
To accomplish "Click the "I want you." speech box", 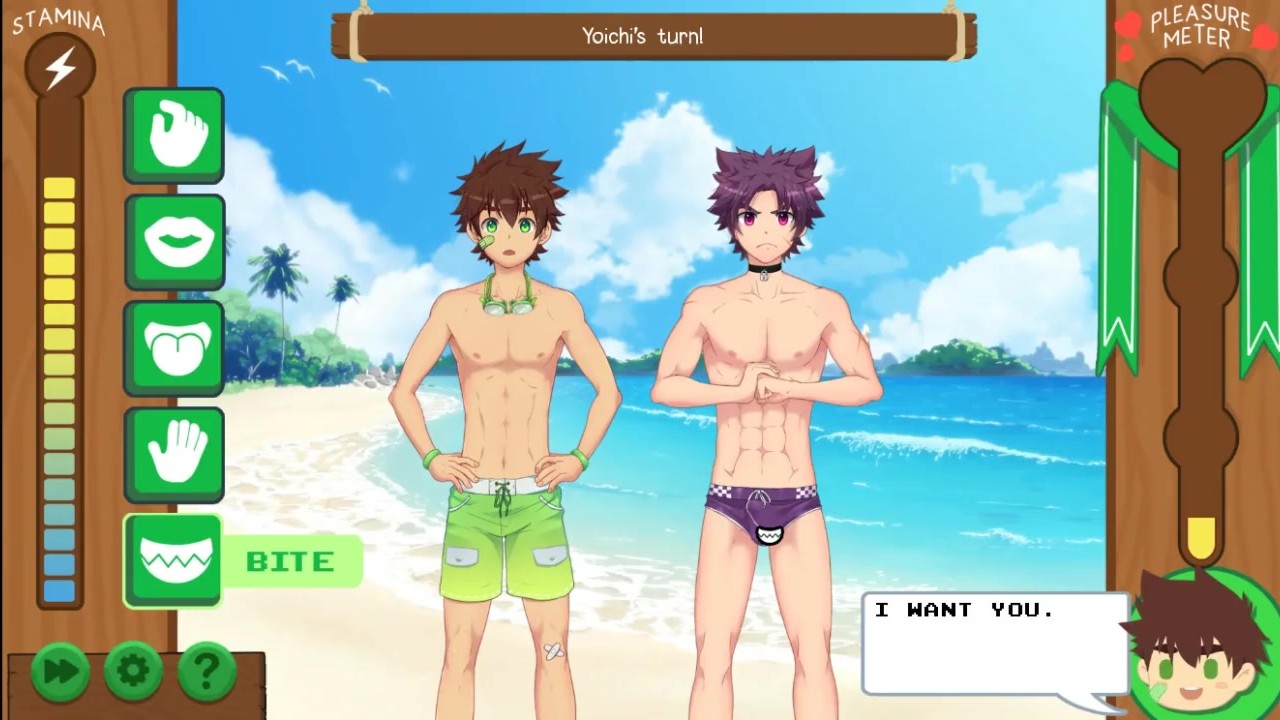I will click(995, 643).
